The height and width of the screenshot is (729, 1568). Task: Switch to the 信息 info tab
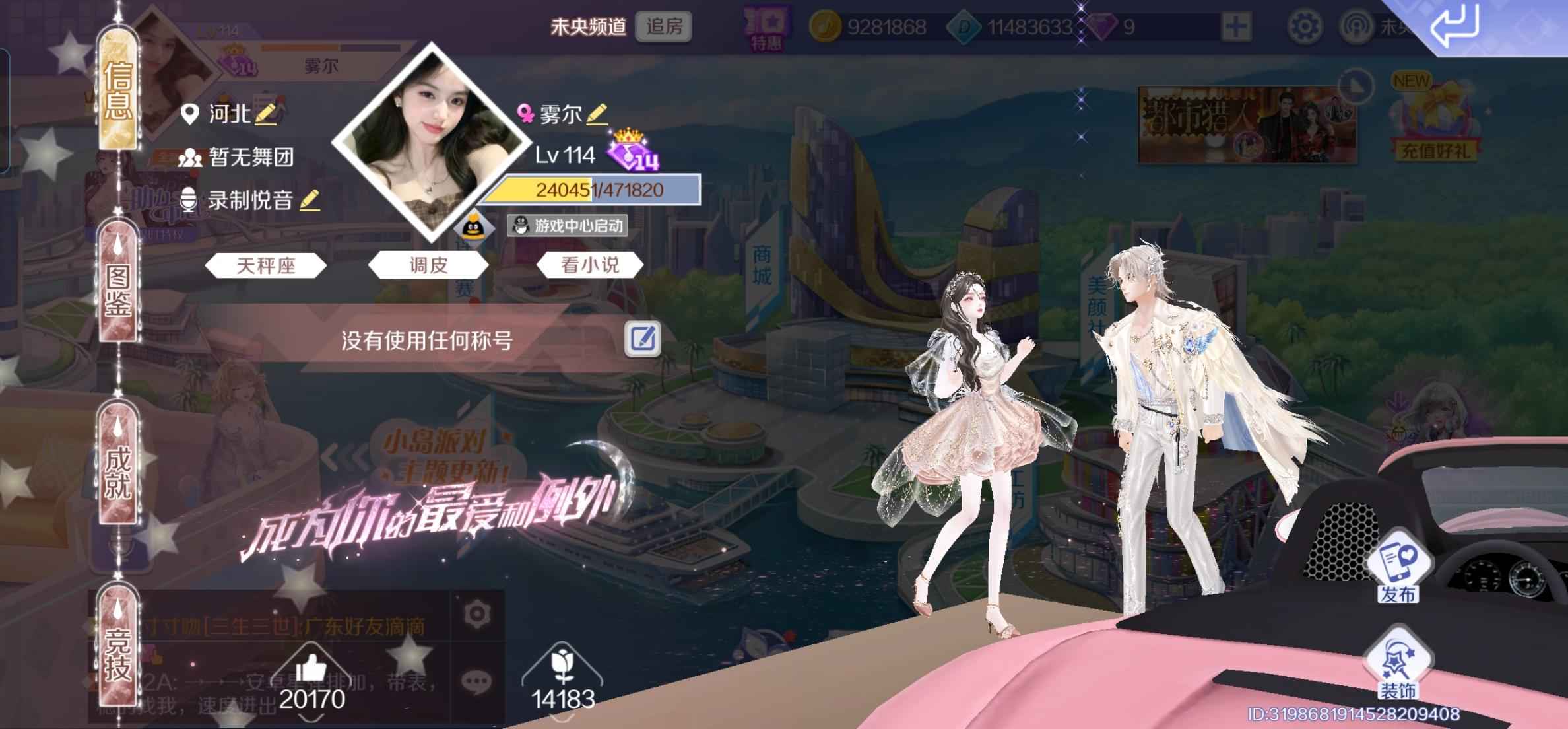119,90
